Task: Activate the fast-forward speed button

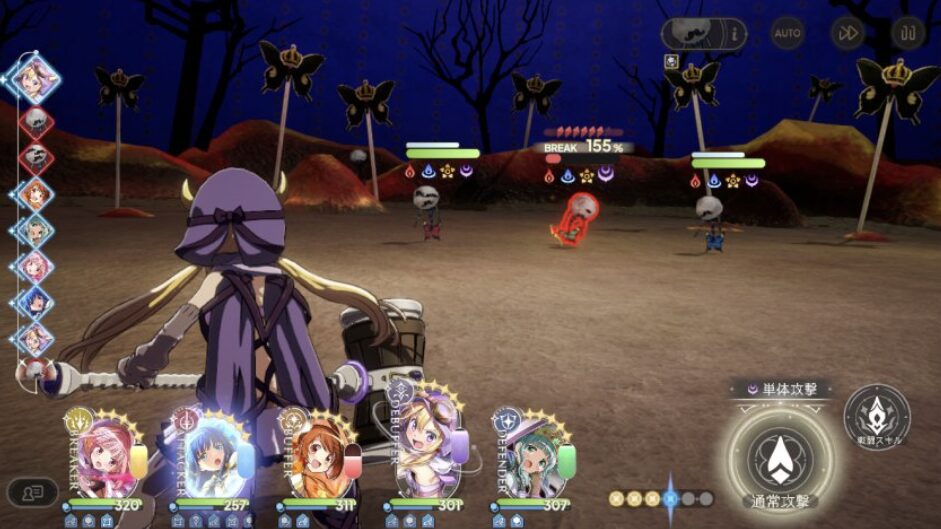Action: (x=847, y=33)
